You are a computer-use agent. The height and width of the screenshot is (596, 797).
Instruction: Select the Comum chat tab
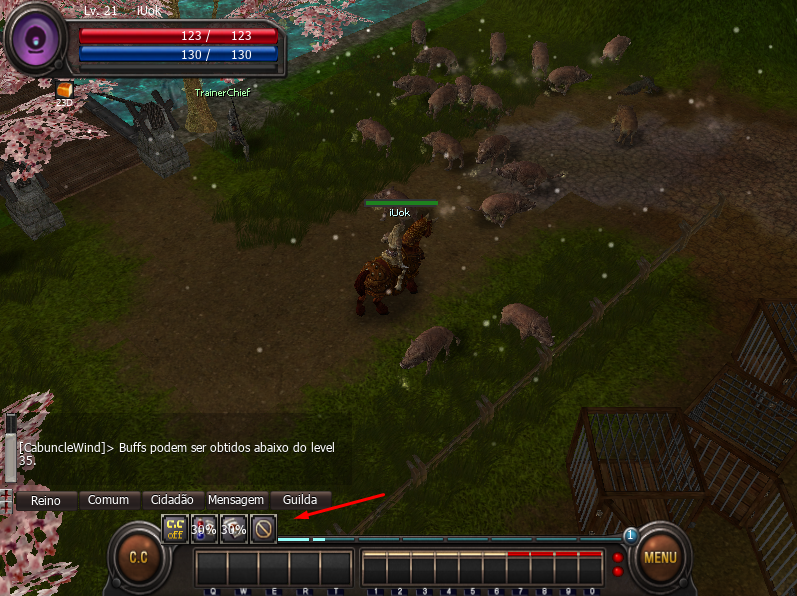pyautogui.click(x=108, y=500)
